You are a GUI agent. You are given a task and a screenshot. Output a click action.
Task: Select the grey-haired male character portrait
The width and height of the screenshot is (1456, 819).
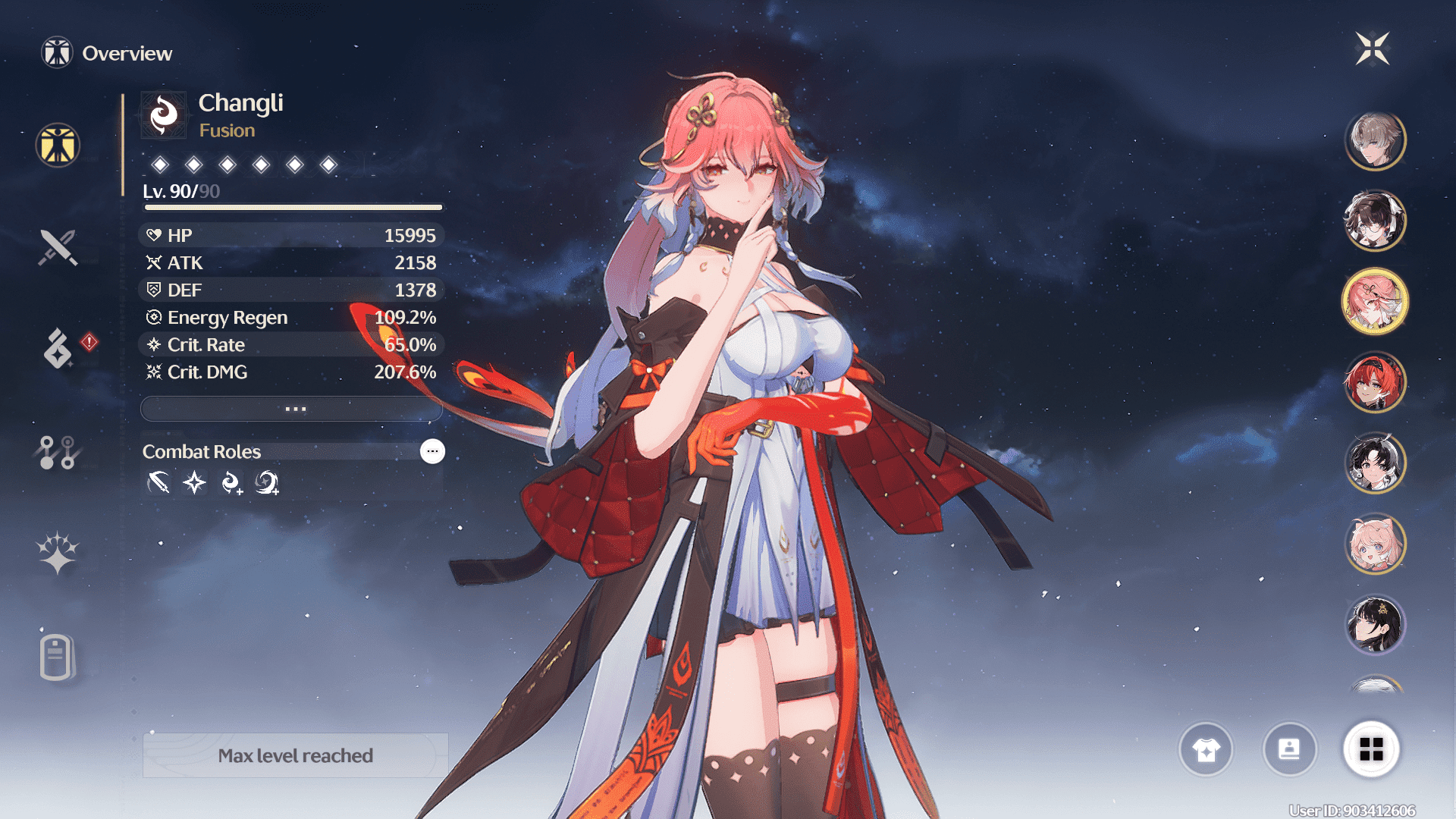click(x=1375, y=140)
